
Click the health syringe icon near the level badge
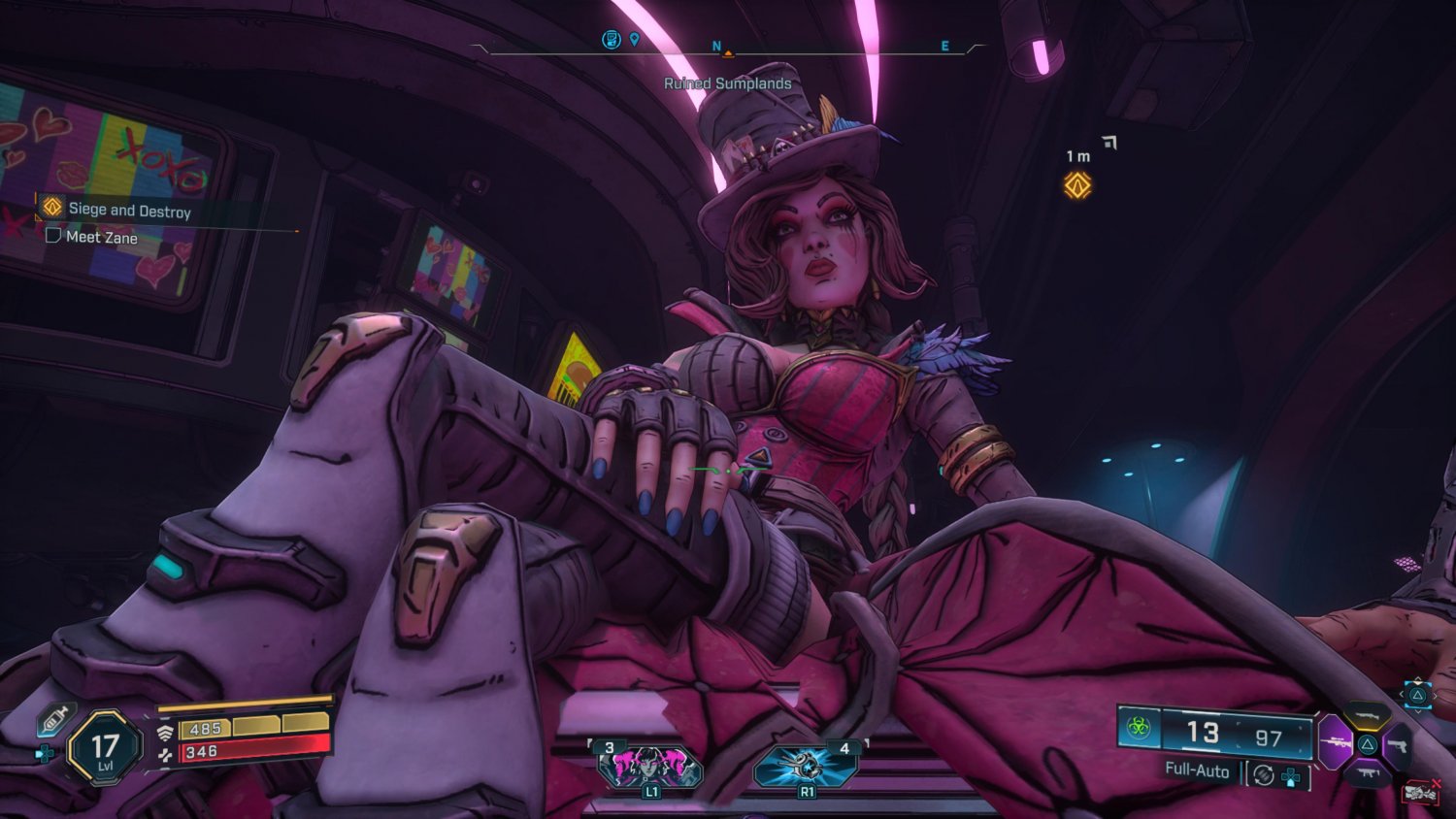53,718
